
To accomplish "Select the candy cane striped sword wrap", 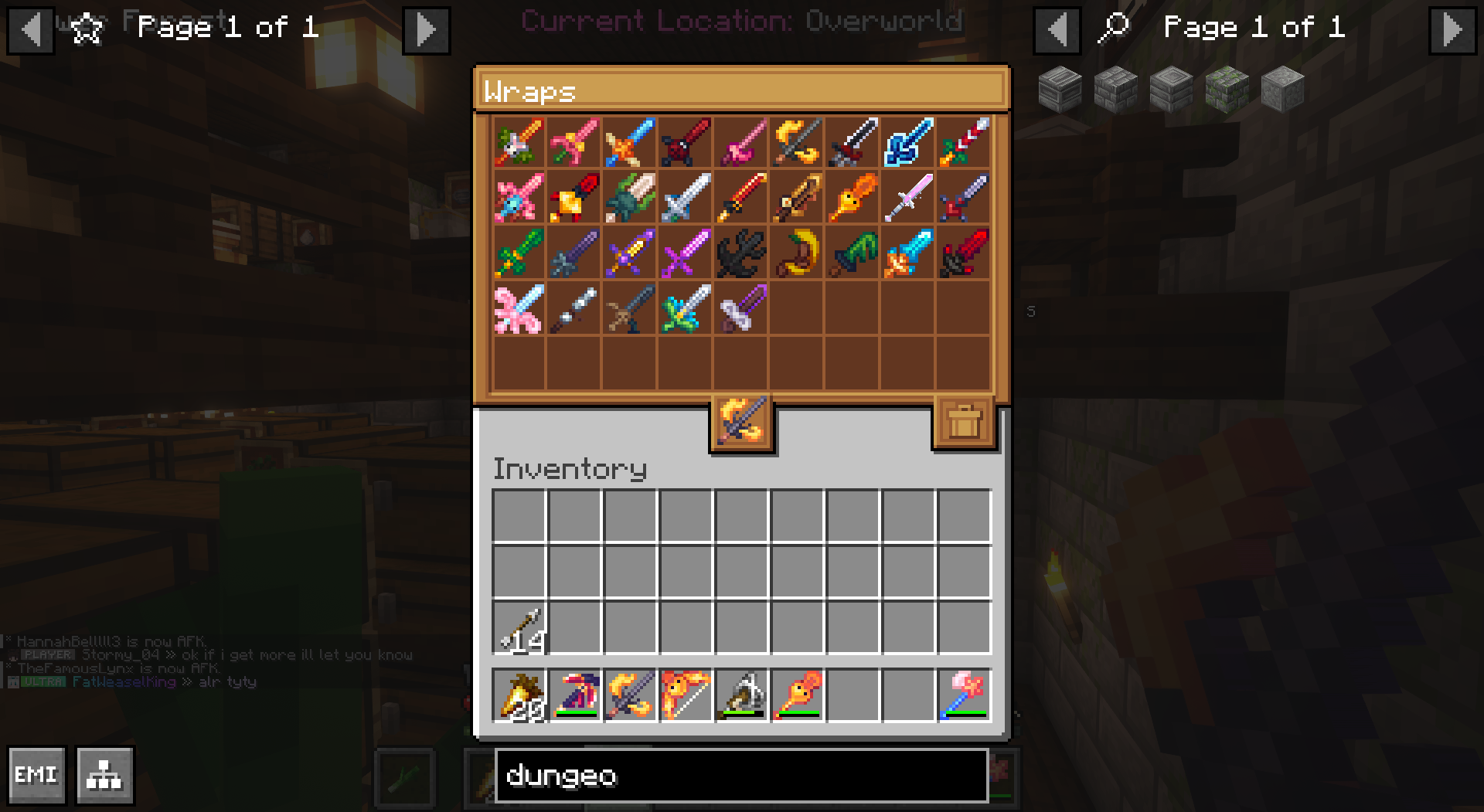I will 965,142.
